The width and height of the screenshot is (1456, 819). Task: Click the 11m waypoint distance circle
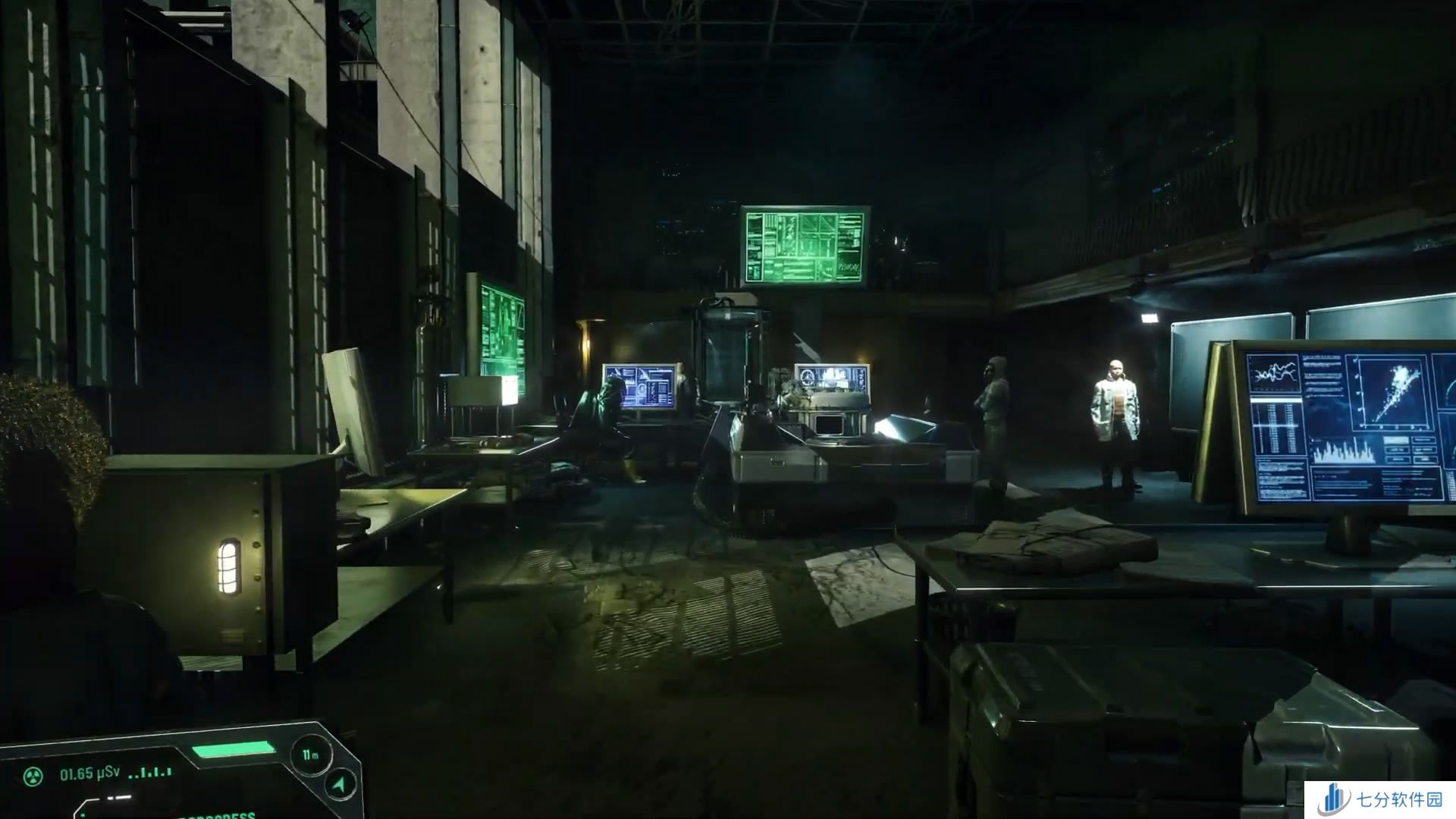(309, 755)
